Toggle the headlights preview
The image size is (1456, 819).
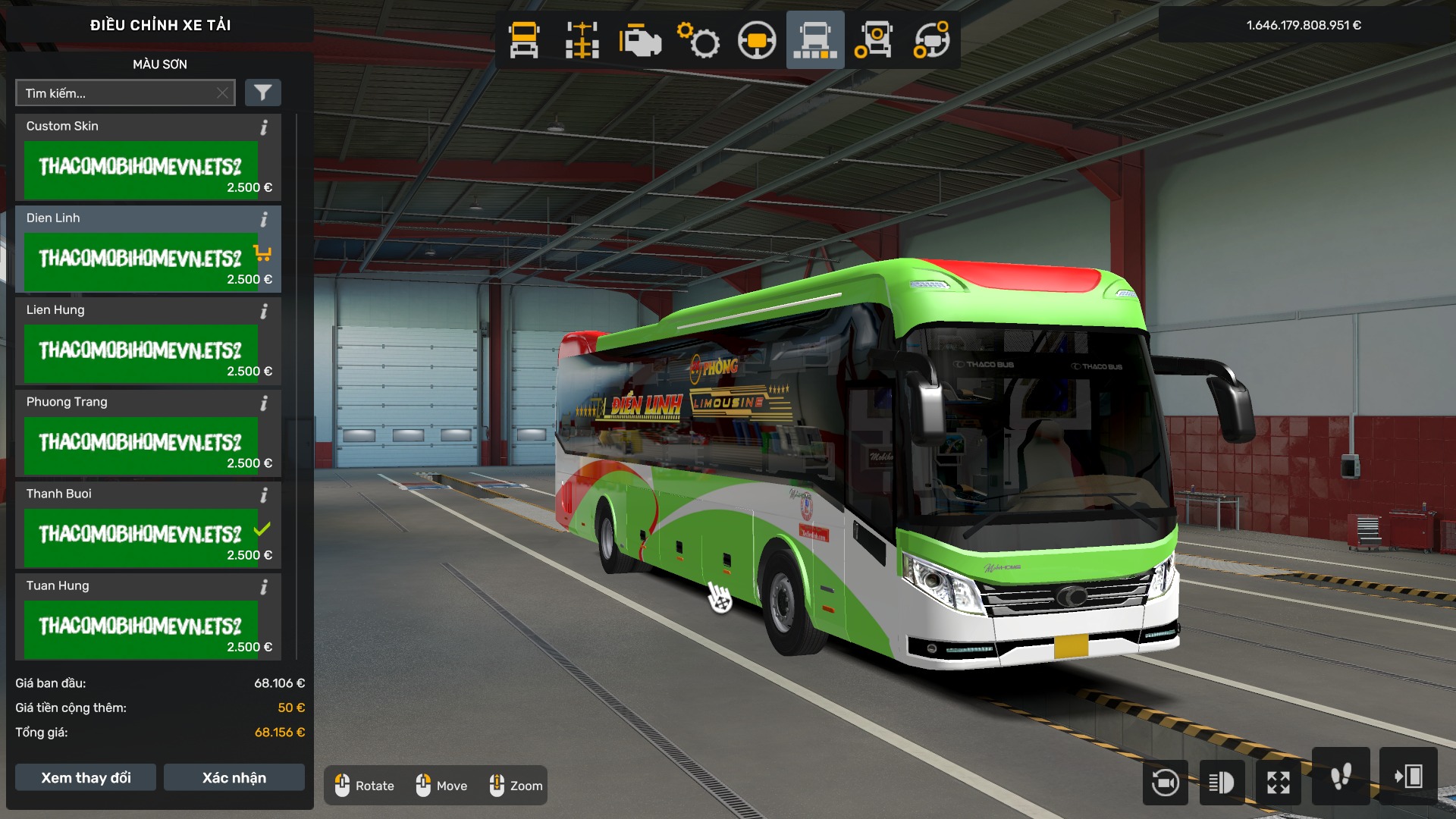click(1221, 781)
